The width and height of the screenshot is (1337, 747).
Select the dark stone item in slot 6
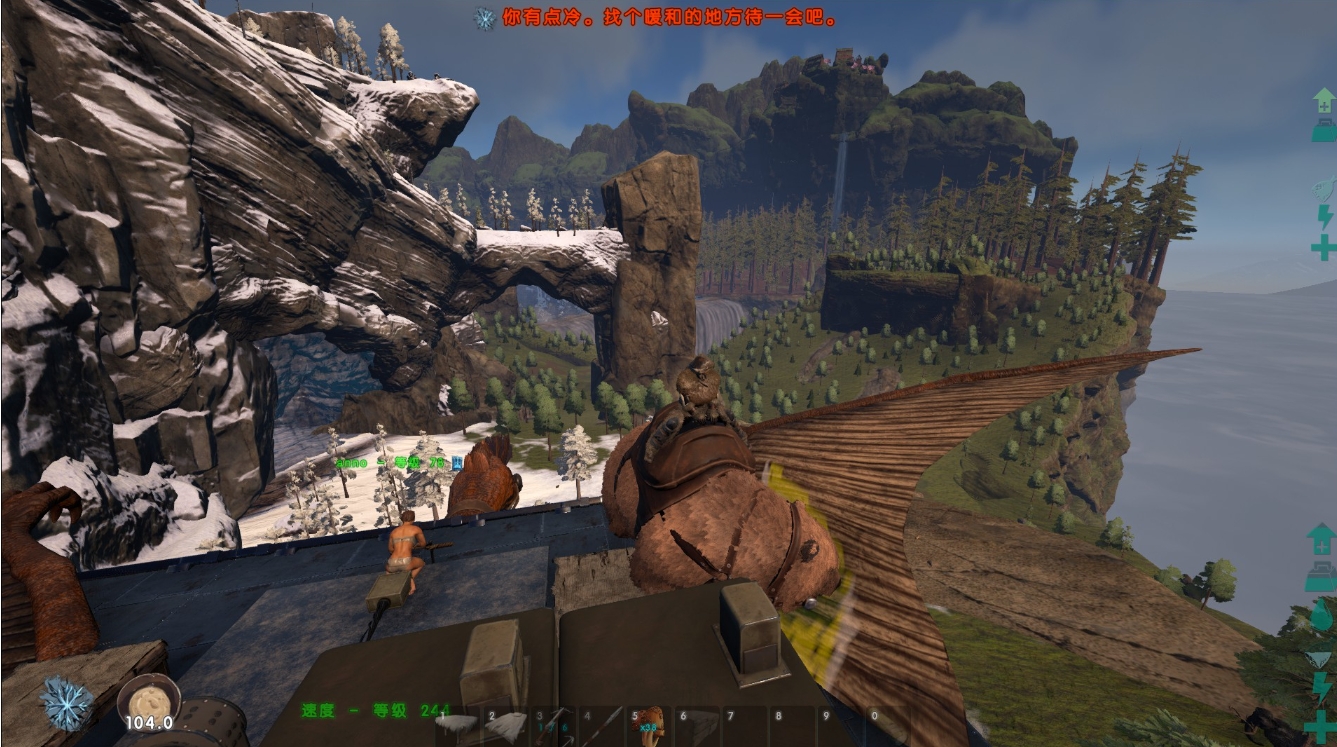coord(698,725)
